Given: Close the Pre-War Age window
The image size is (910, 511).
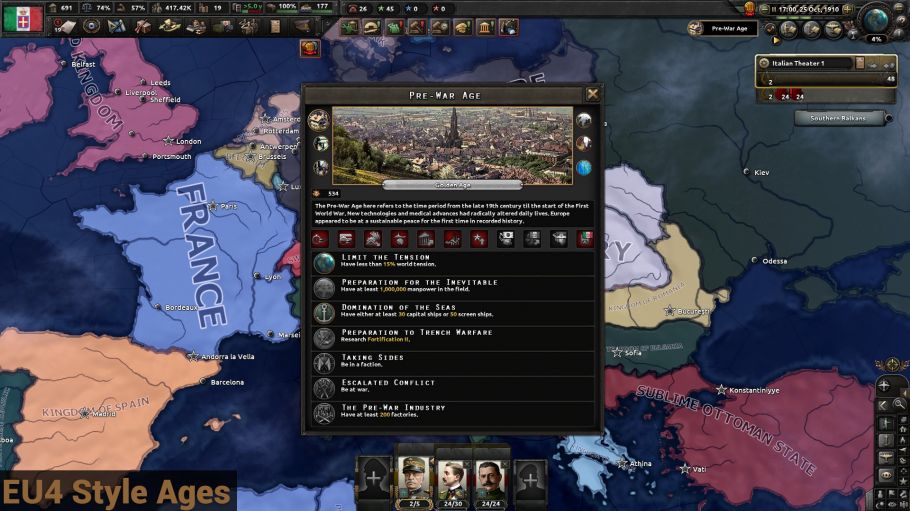Looking at the screenshot, I should point(593,94).
